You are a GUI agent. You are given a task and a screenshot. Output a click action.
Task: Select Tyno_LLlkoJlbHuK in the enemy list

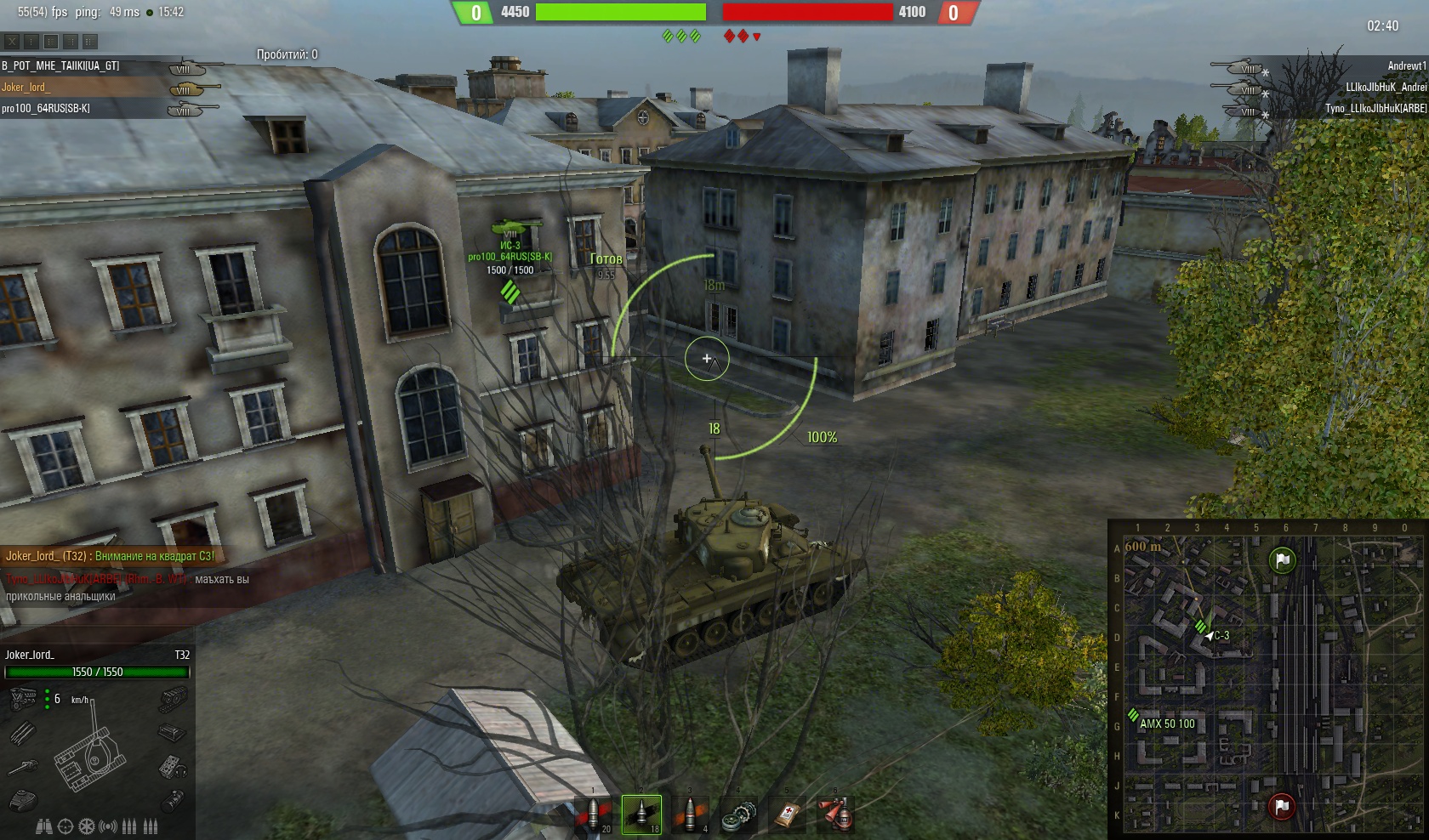[x=1375, y=109]
